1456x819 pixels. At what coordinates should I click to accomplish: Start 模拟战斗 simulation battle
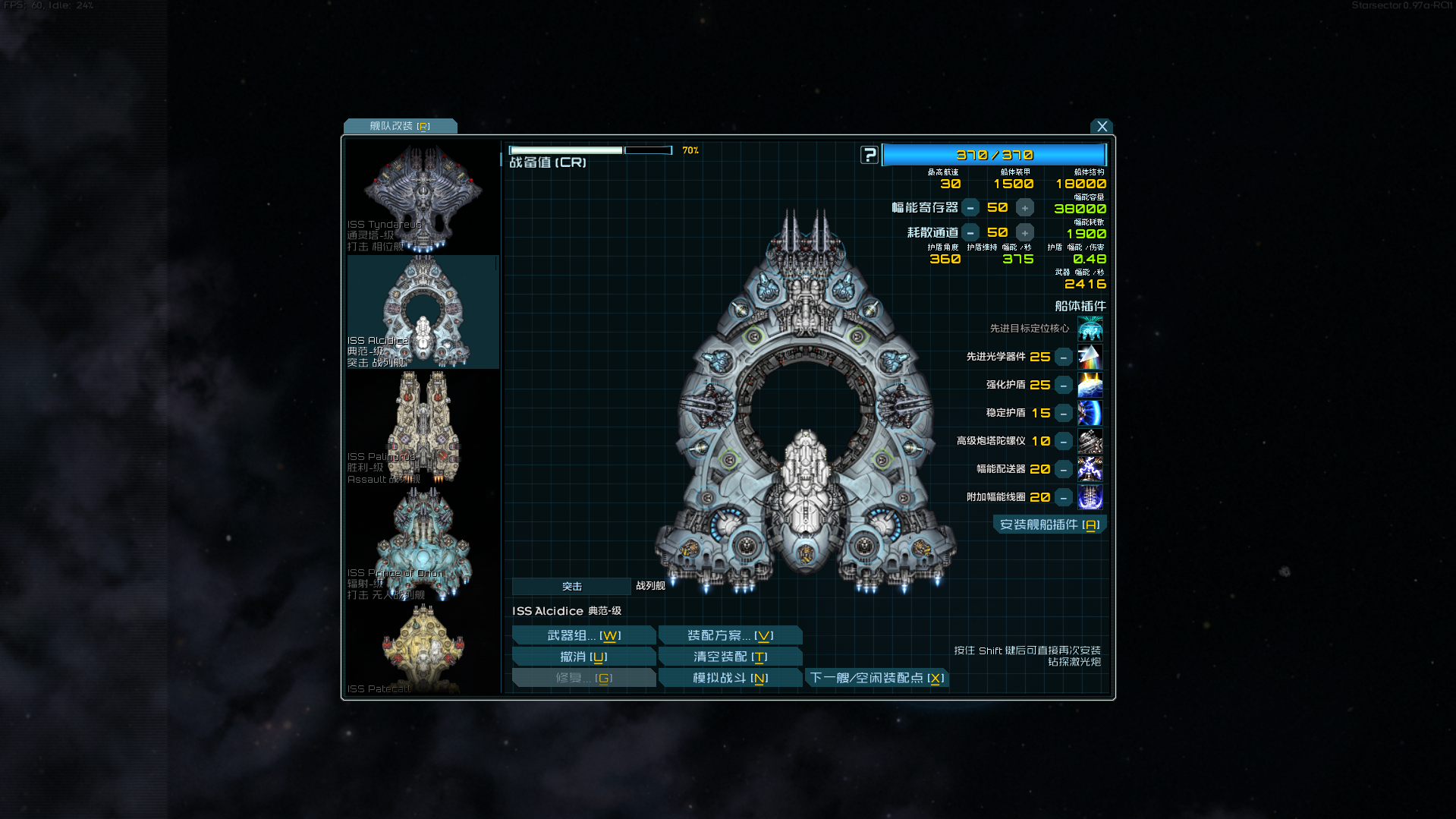click(730, 678)
